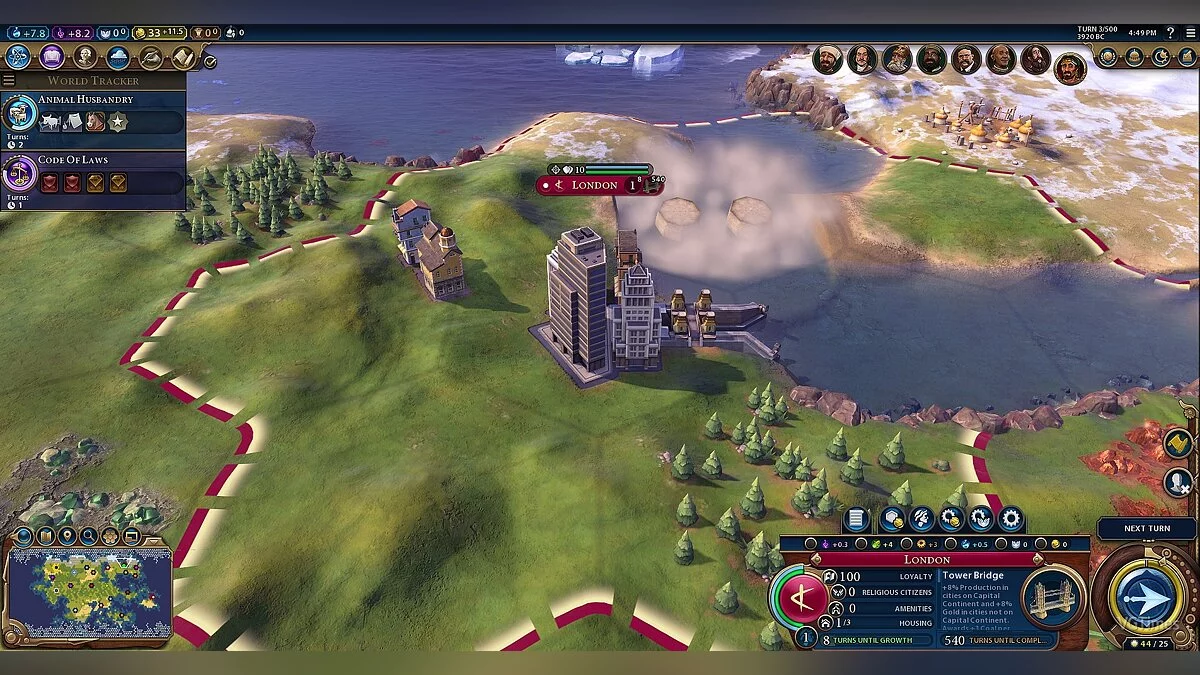Open the climate cloud icon panel
1200x675 pixels.
point(118,57)
